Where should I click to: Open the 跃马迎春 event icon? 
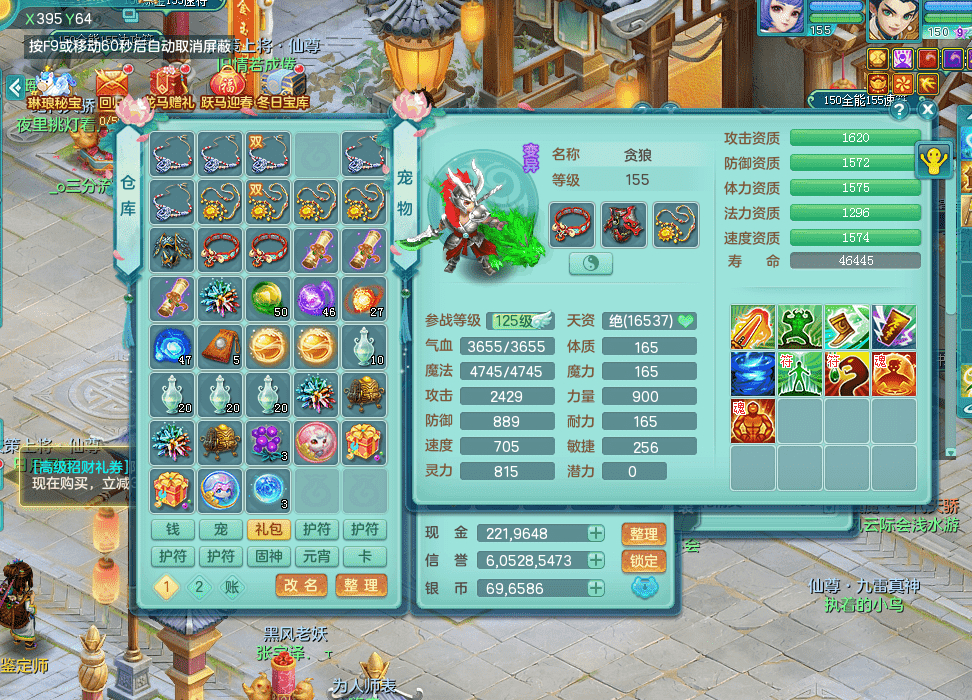tap(227, 86)
